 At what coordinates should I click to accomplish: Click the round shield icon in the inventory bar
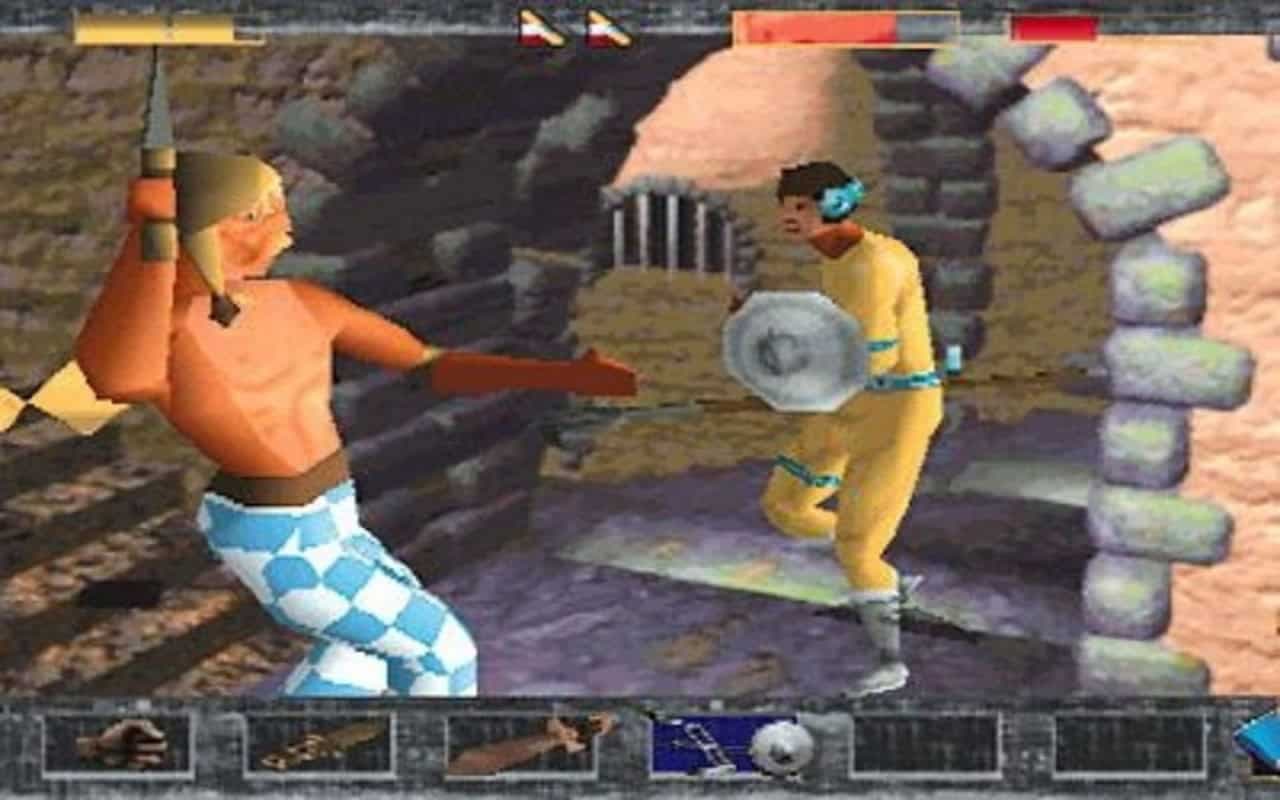[x=780, y=748]
